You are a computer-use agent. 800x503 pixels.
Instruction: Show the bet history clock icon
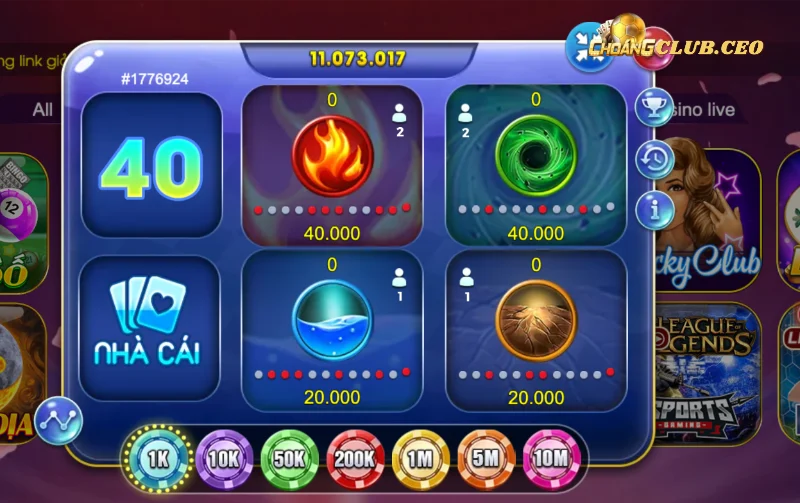pos(654,159)
